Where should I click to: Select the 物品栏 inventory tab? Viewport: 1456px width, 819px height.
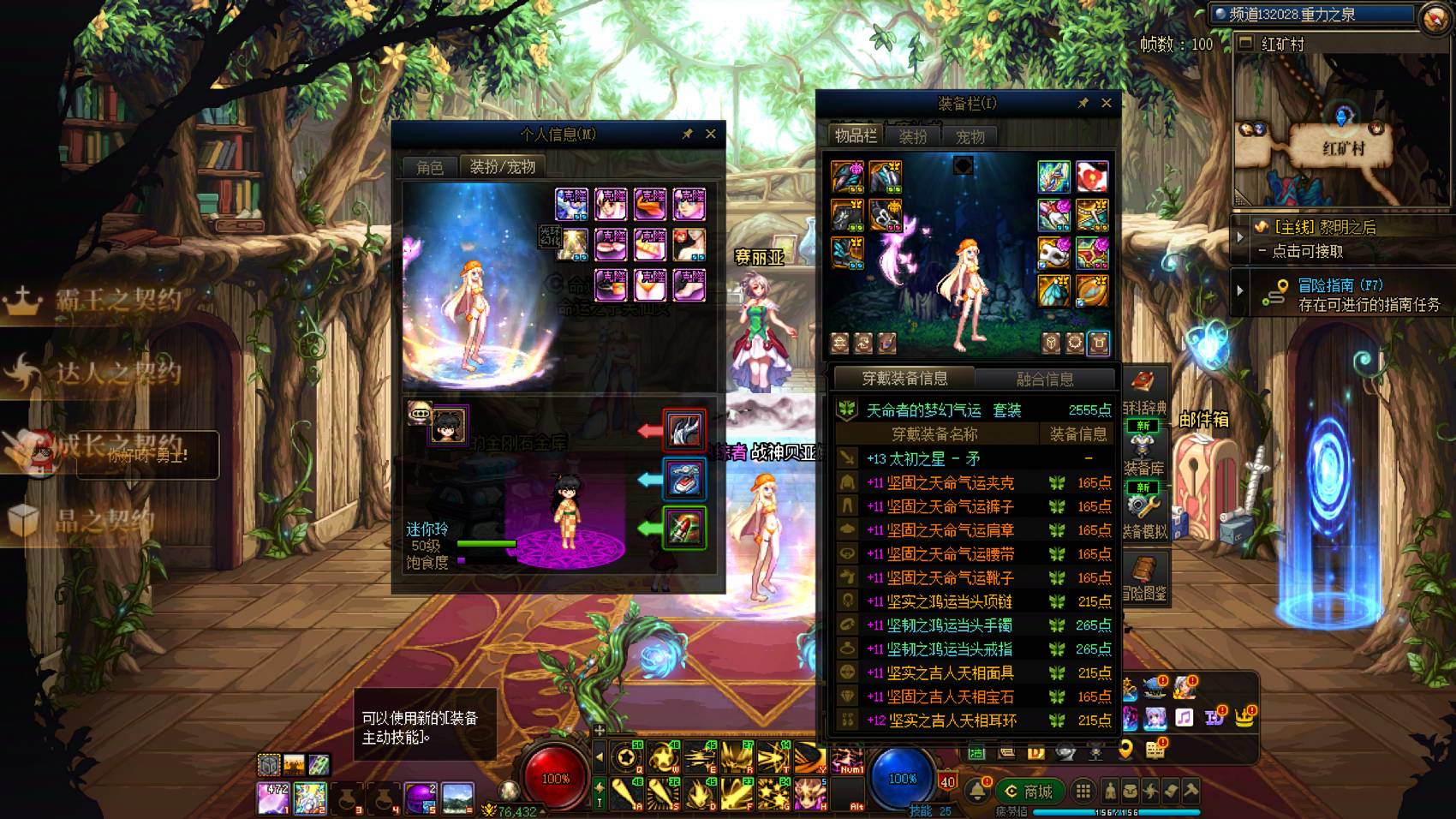(856, 135)
